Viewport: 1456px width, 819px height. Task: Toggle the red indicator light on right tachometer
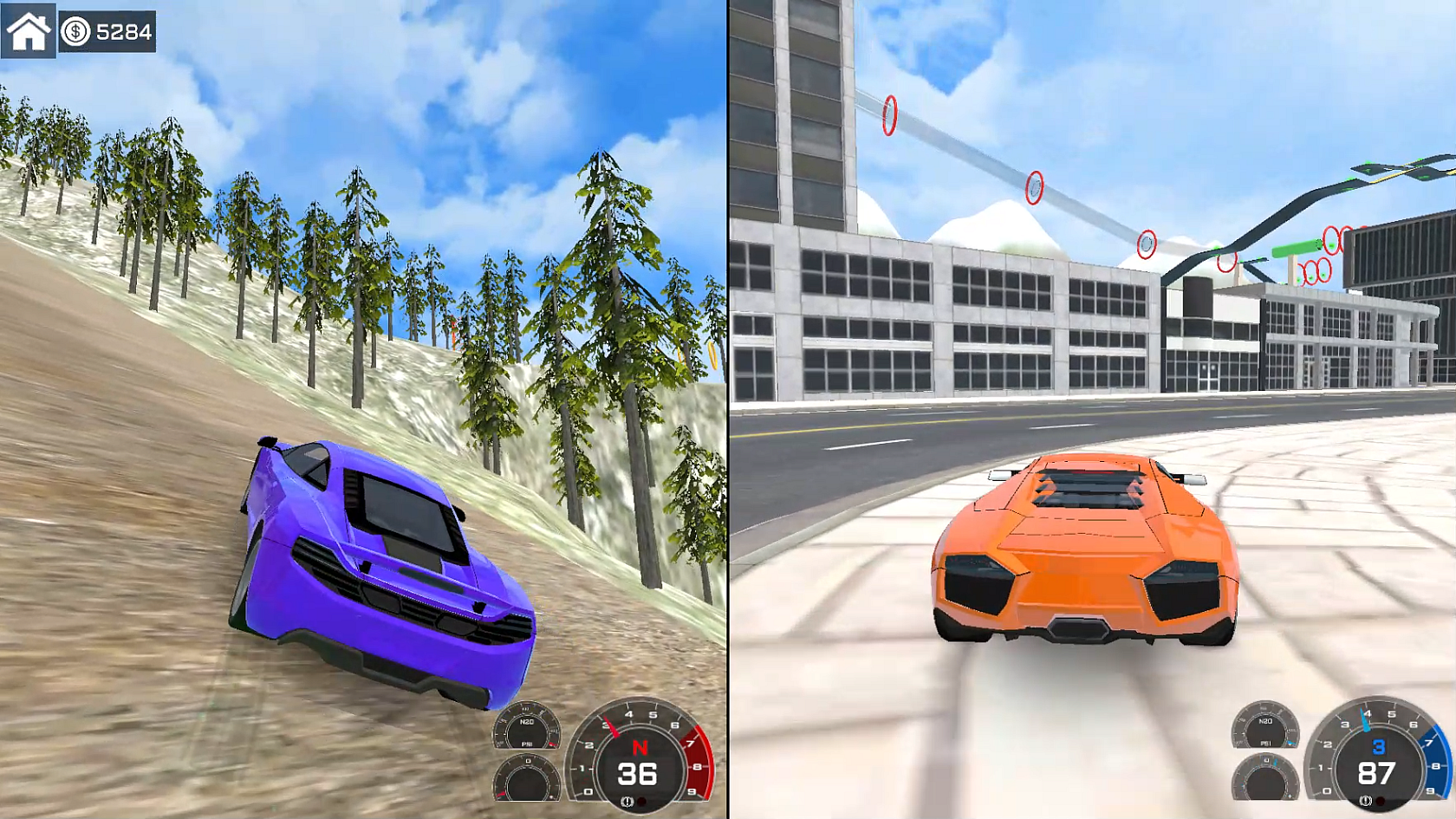(x=1380, y=800)
